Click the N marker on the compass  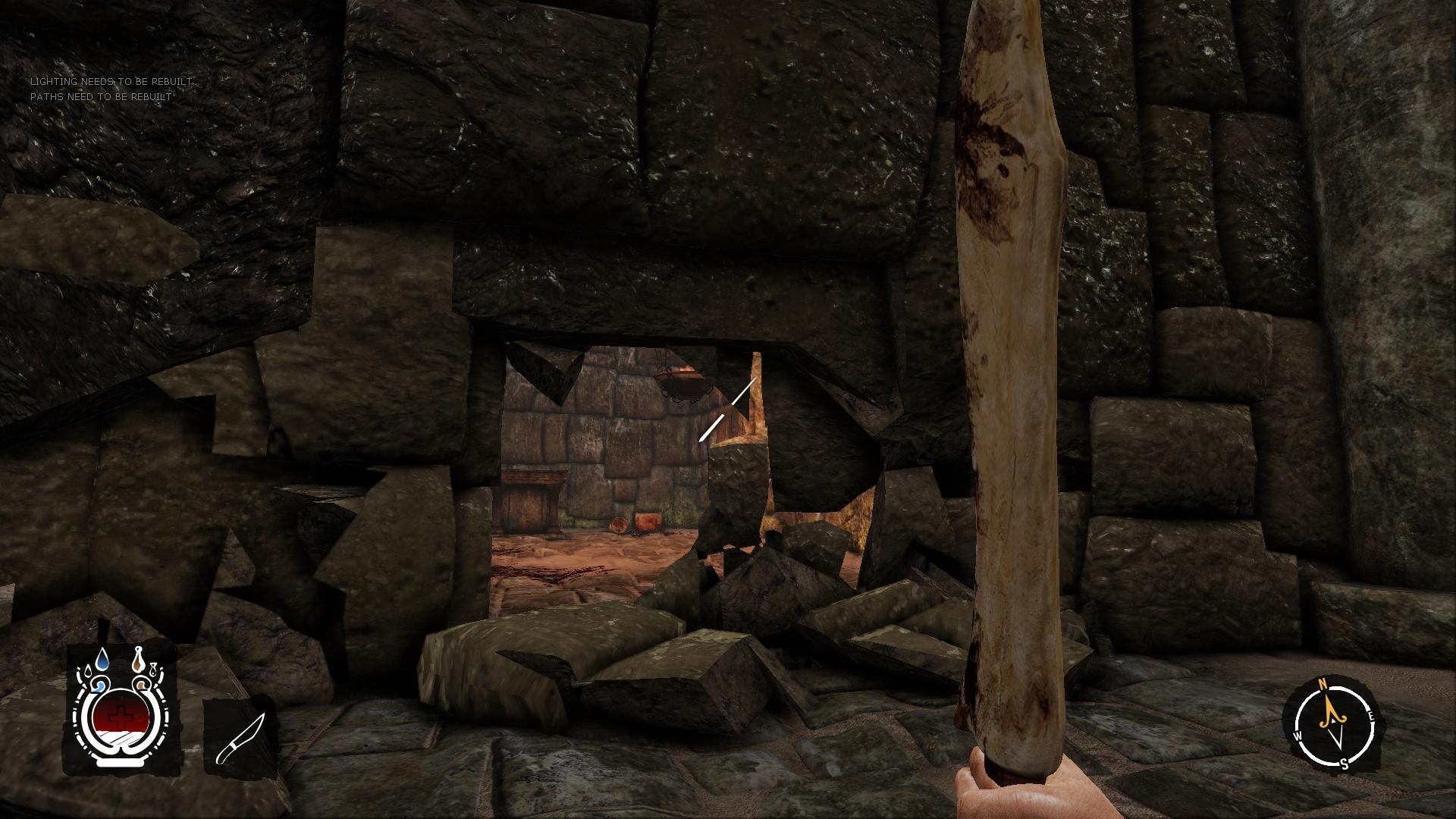coord(1322,684)
